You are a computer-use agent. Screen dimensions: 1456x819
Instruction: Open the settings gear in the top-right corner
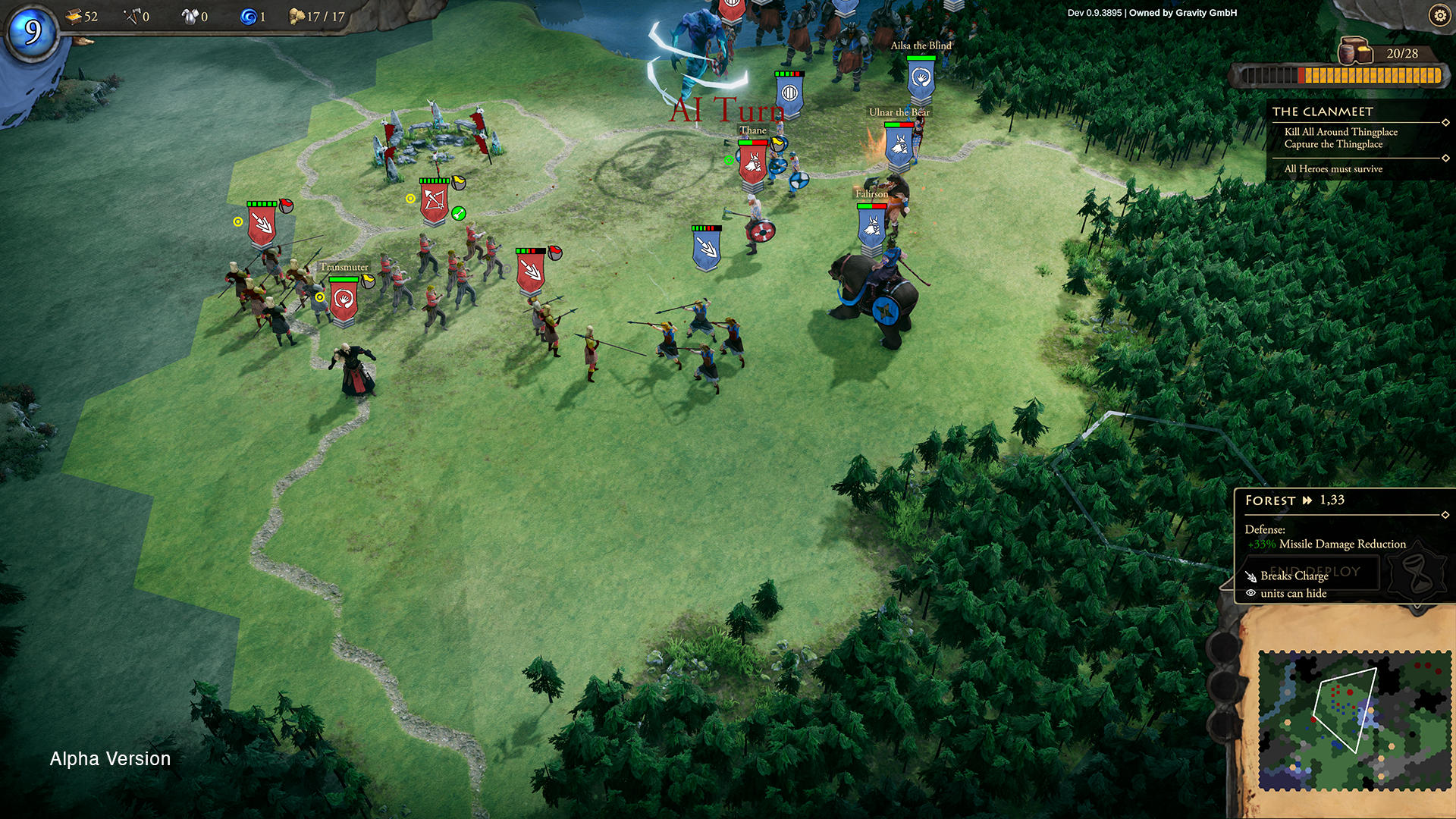coord(1439,15)
